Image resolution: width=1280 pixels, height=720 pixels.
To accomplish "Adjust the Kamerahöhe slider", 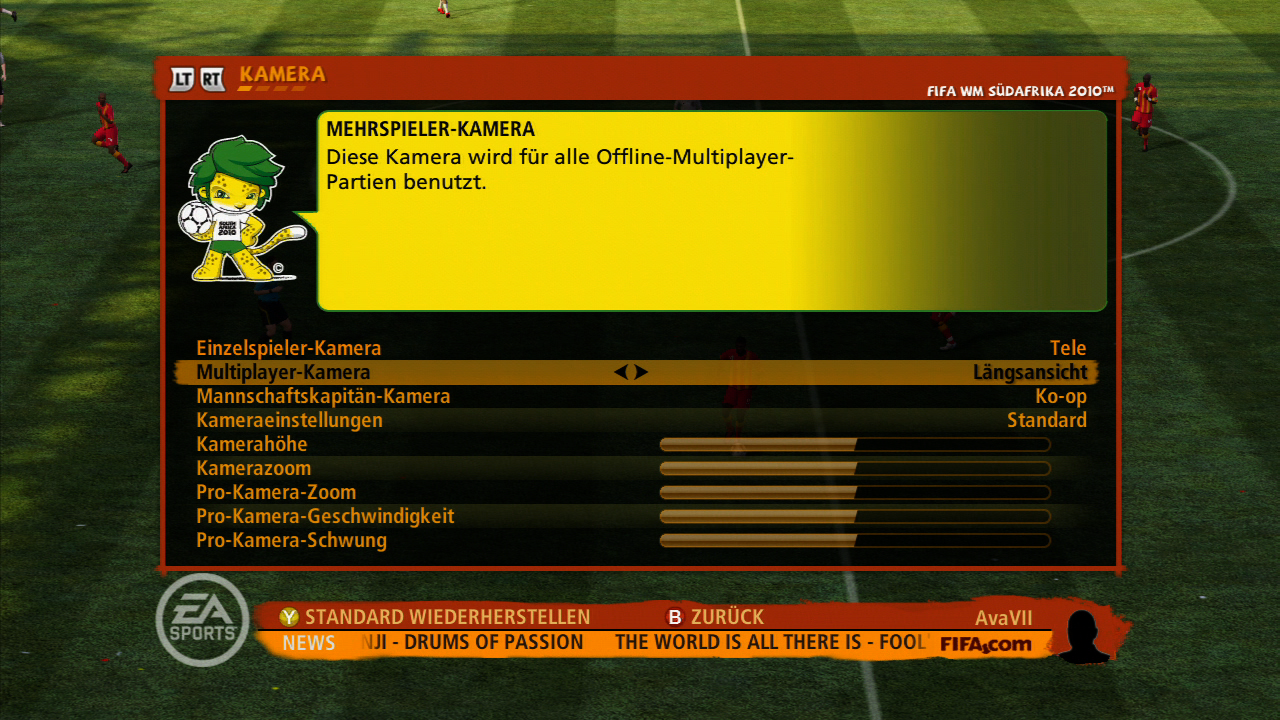I will (x=853, y=443).
